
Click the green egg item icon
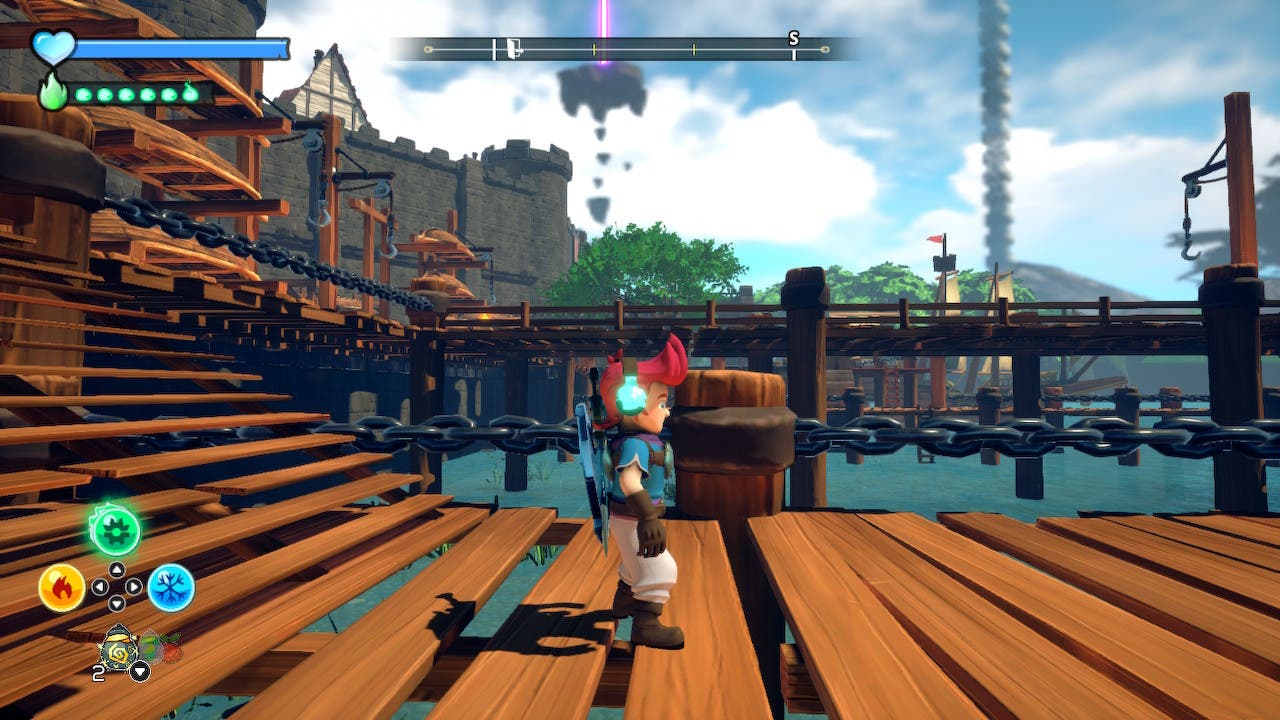point(150,647)
